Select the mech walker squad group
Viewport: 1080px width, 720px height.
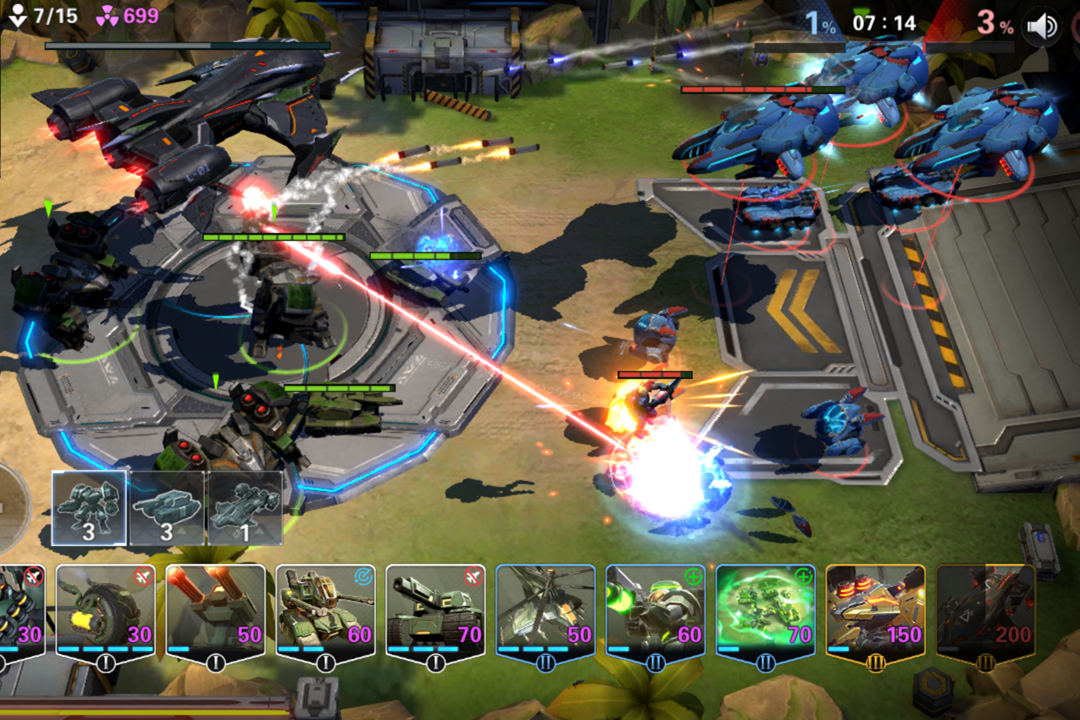click(x=89, y=508)
